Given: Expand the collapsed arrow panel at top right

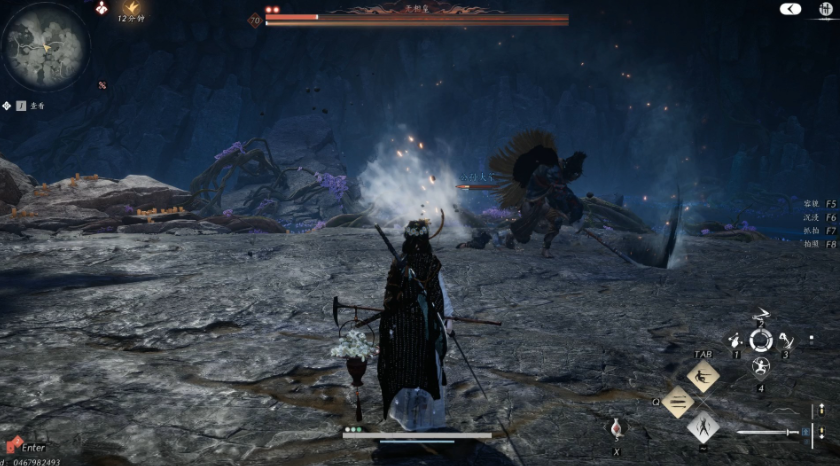Looking at the screenshot, I should (x=790, y=8).
